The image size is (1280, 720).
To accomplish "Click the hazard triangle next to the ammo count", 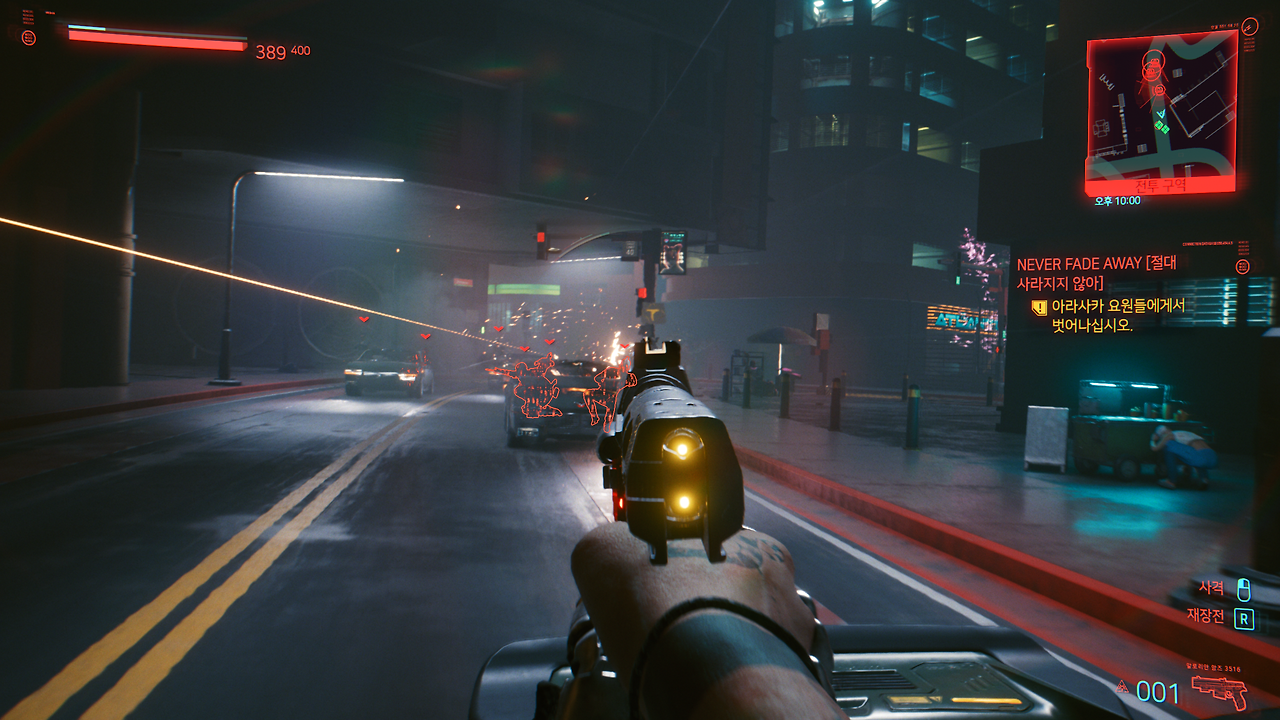I will (1122, 687).
